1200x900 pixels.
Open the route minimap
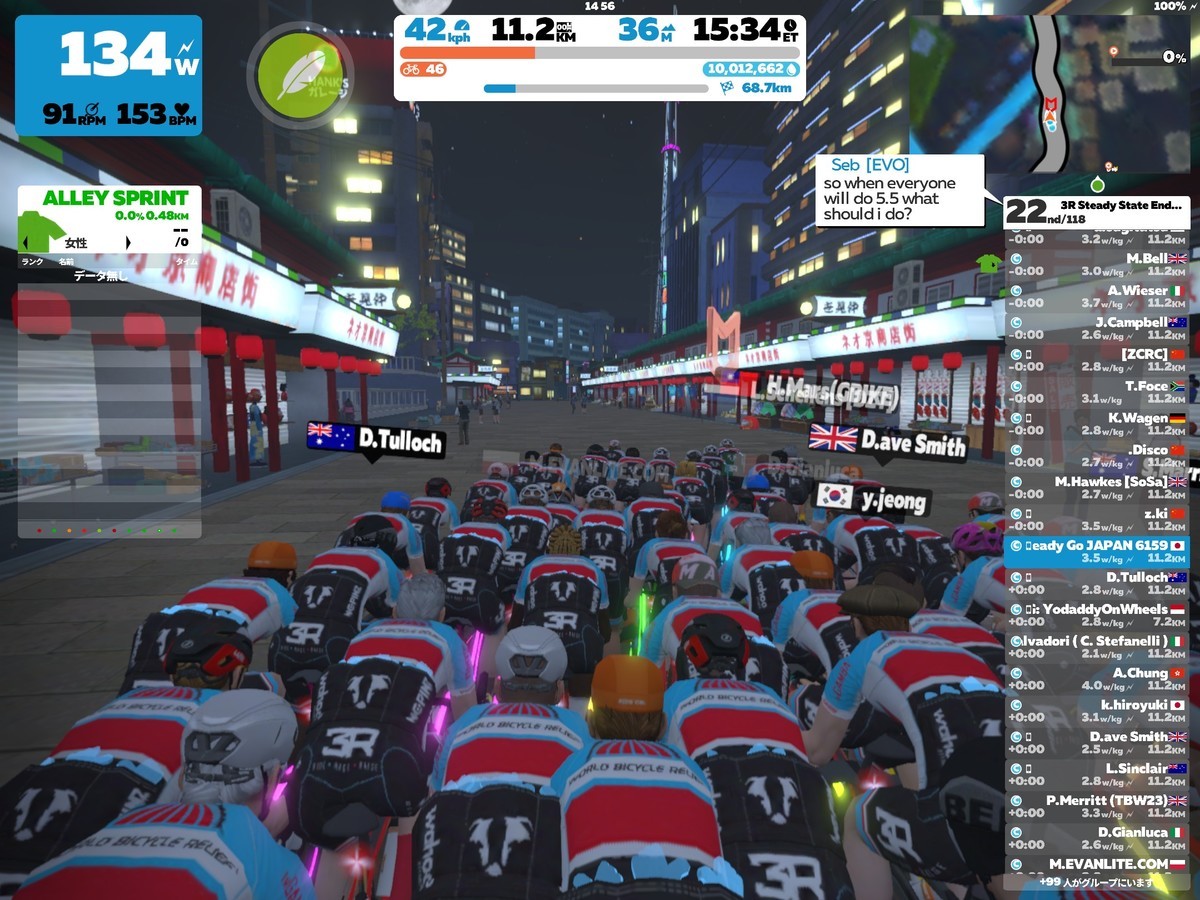pyautogui.click(x=1050, y=90)
